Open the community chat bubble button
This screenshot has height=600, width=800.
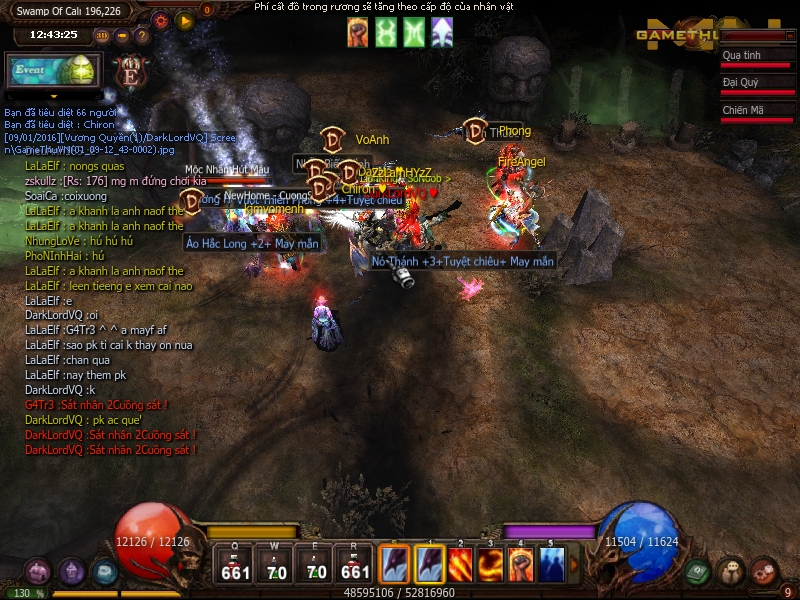click(x=731, y=571)
